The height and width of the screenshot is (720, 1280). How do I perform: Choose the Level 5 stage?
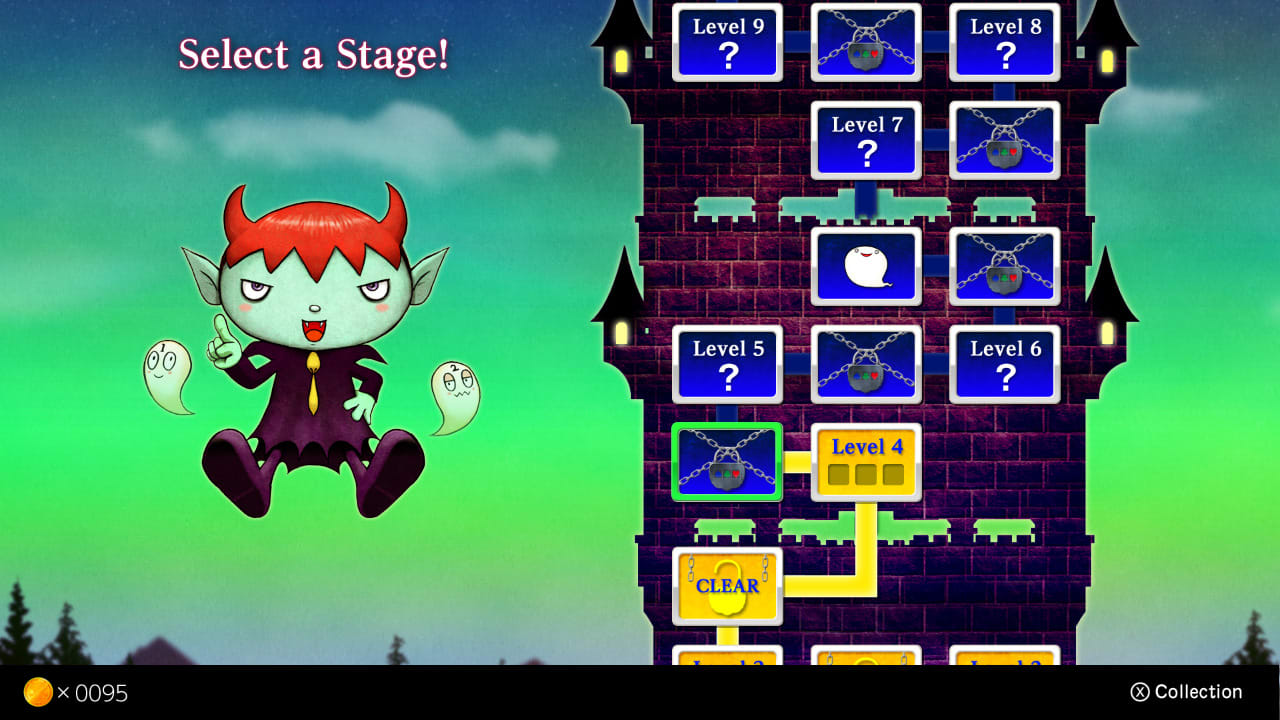pos(728,363)
